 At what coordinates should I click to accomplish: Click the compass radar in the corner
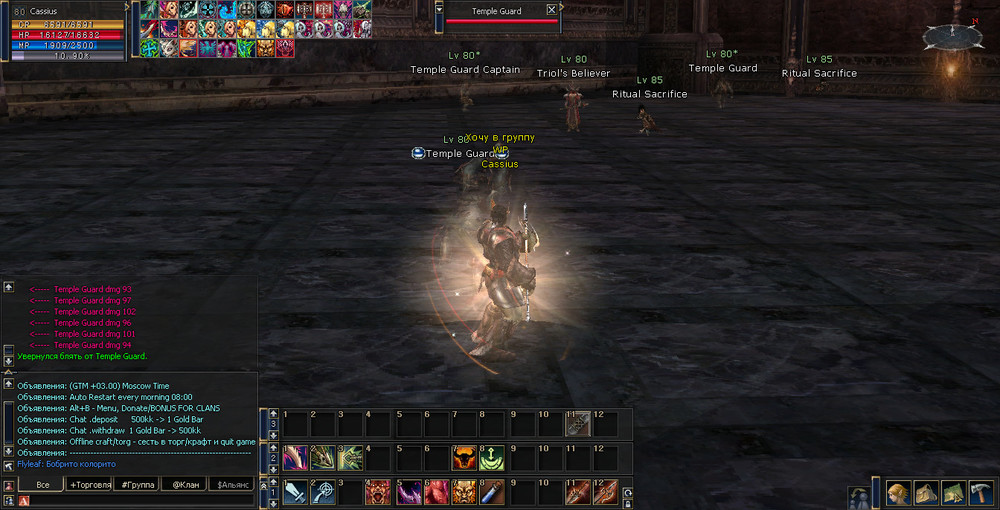click(x=952, y=37)
